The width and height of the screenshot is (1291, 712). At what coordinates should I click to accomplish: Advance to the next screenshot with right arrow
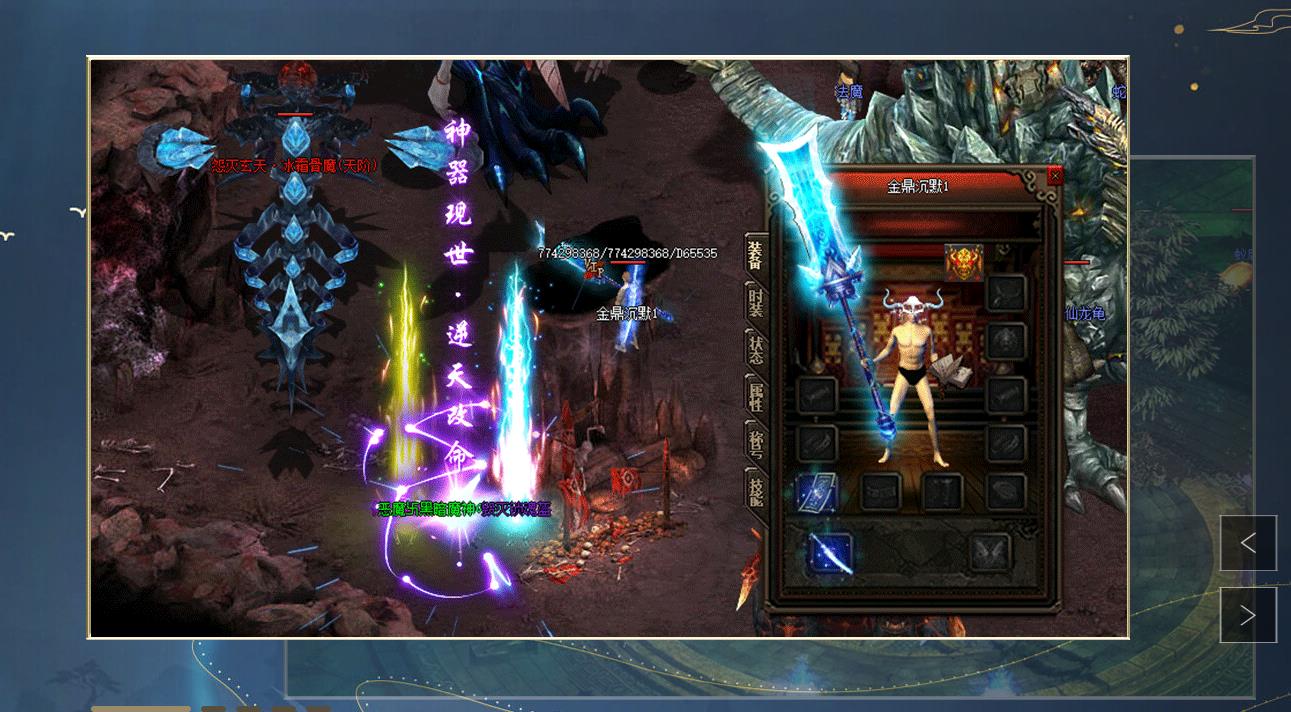(1248, 615)
